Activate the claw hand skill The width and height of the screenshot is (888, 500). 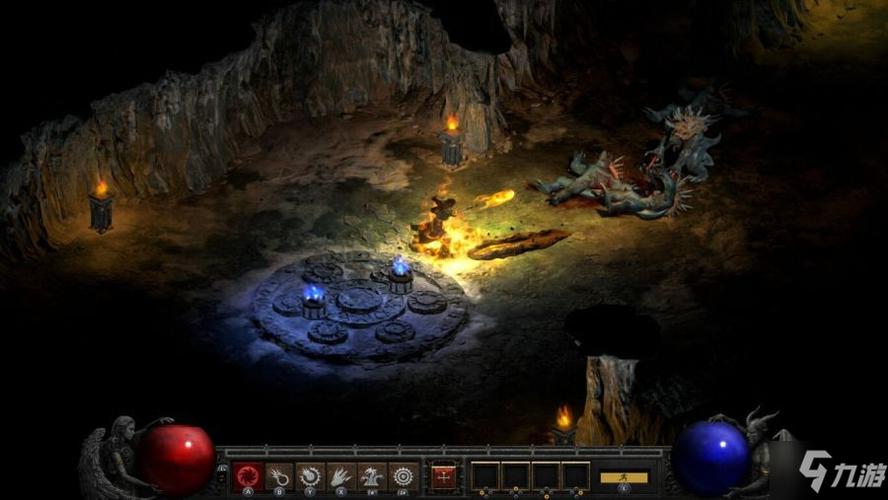point(341,476)
